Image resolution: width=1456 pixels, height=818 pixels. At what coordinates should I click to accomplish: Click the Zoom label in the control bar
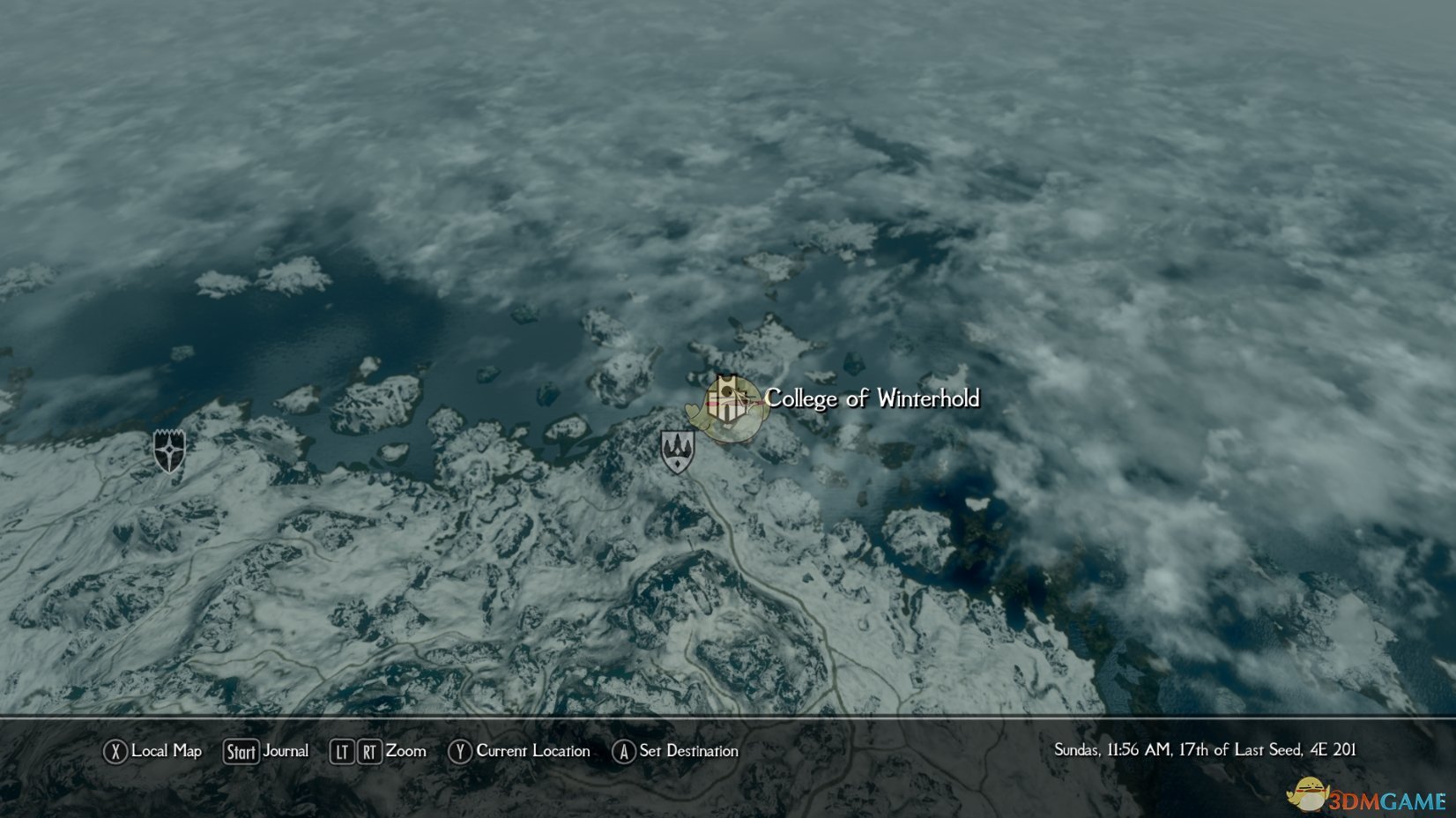pyautogui.click(x=407, y=752)
